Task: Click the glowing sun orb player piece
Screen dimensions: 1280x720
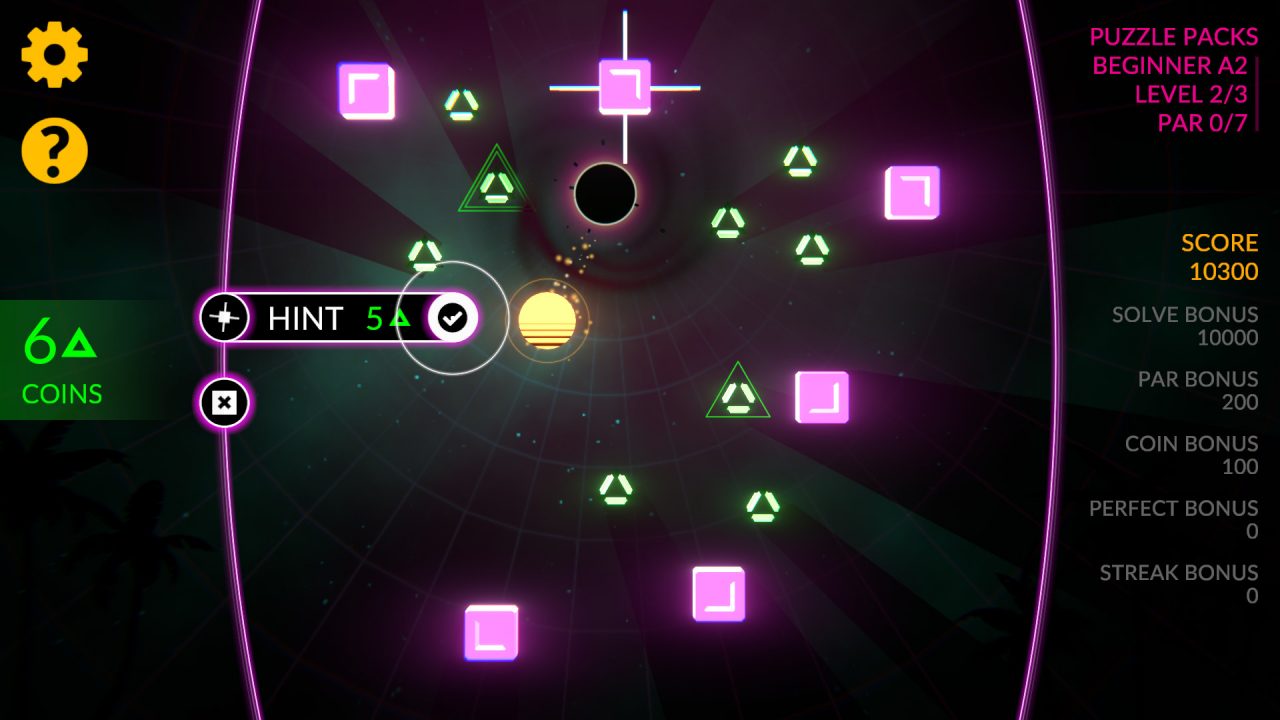Action: tap(550, 318)
